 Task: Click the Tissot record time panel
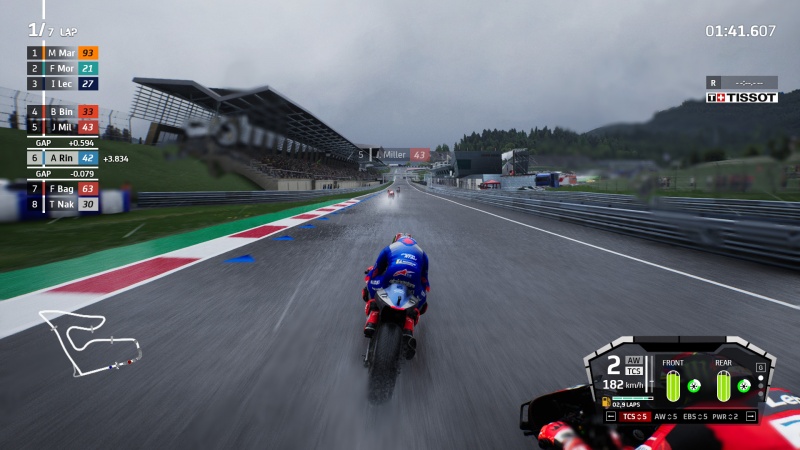[x=741, y=89]
